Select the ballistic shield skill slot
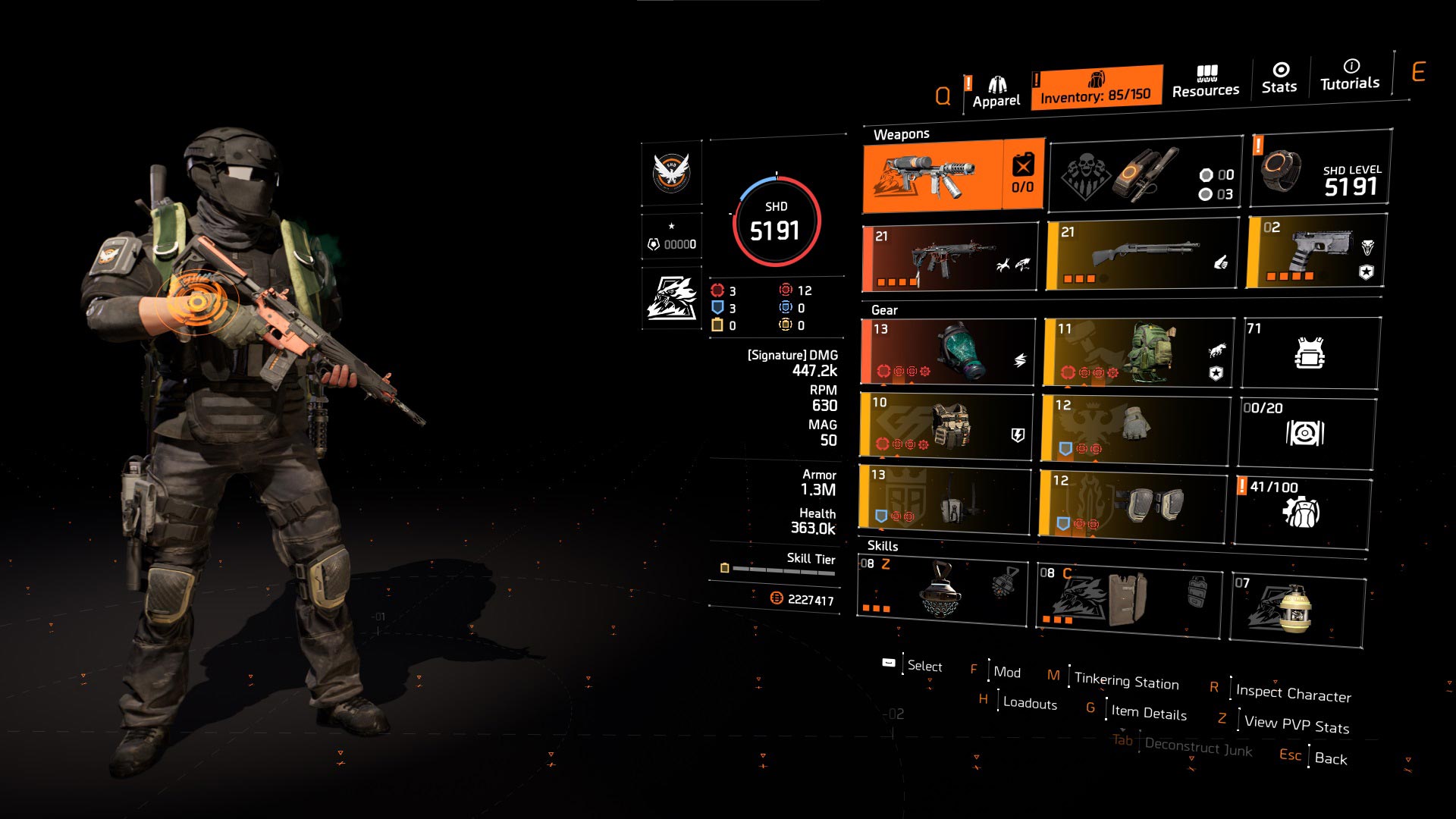1456x819 pixels. pyautogui.click(x=1128, y=597)
